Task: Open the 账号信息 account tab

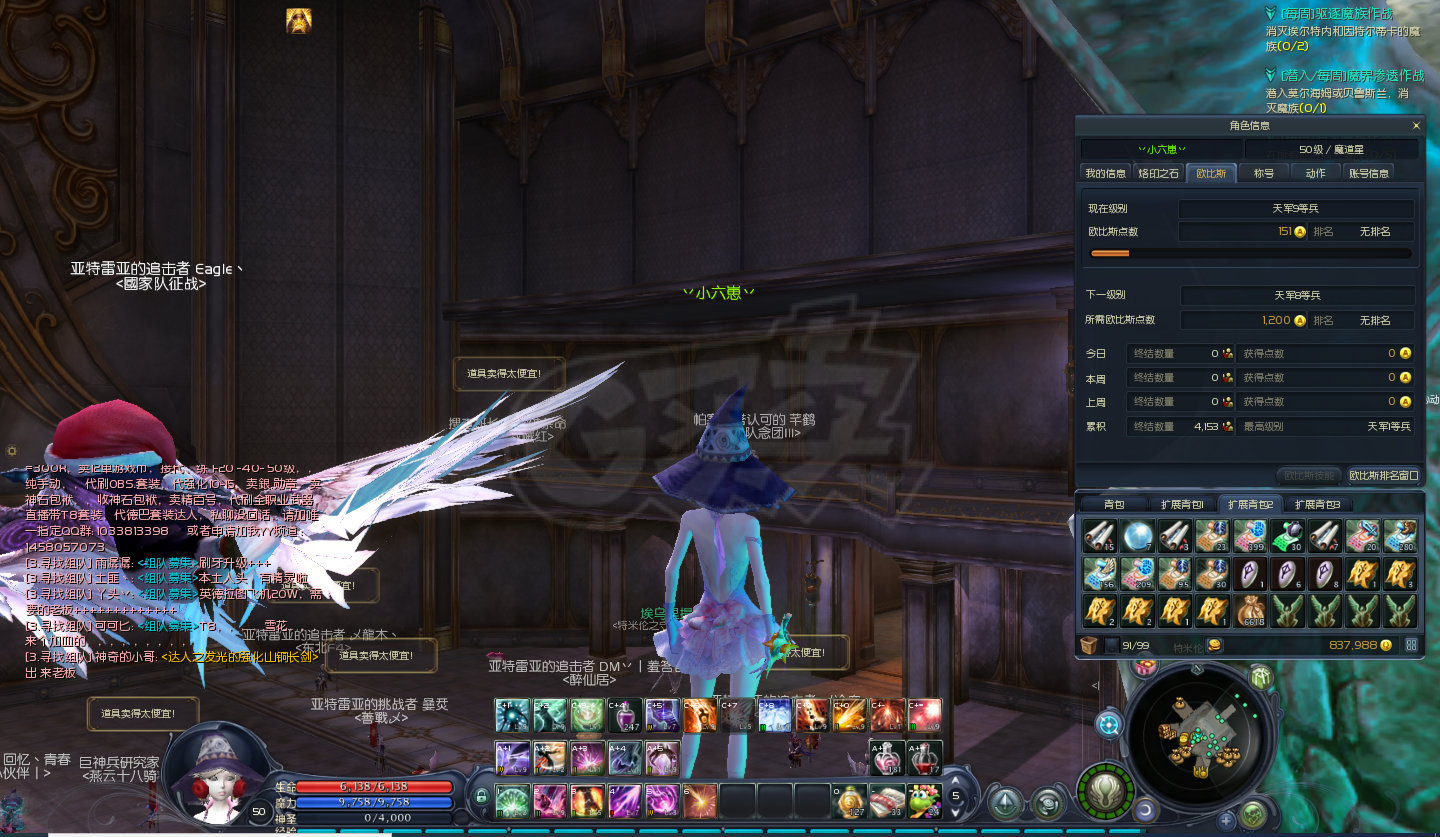Action: click(1369, 173)
